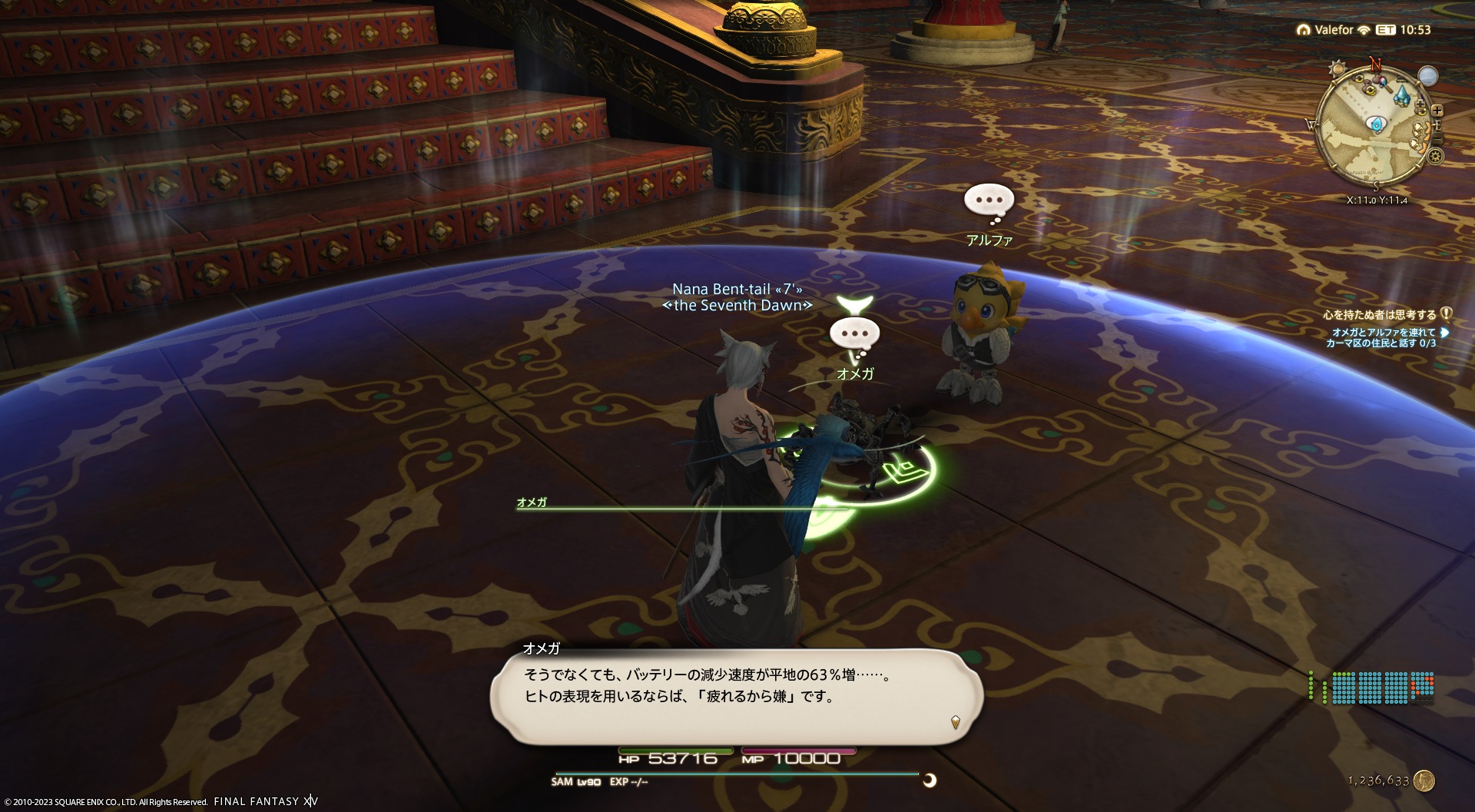Viewport: 1475px width, 812px height.
Task: Open minimap settings gear
Action: pyautogui.click(x=1435, y=157)
